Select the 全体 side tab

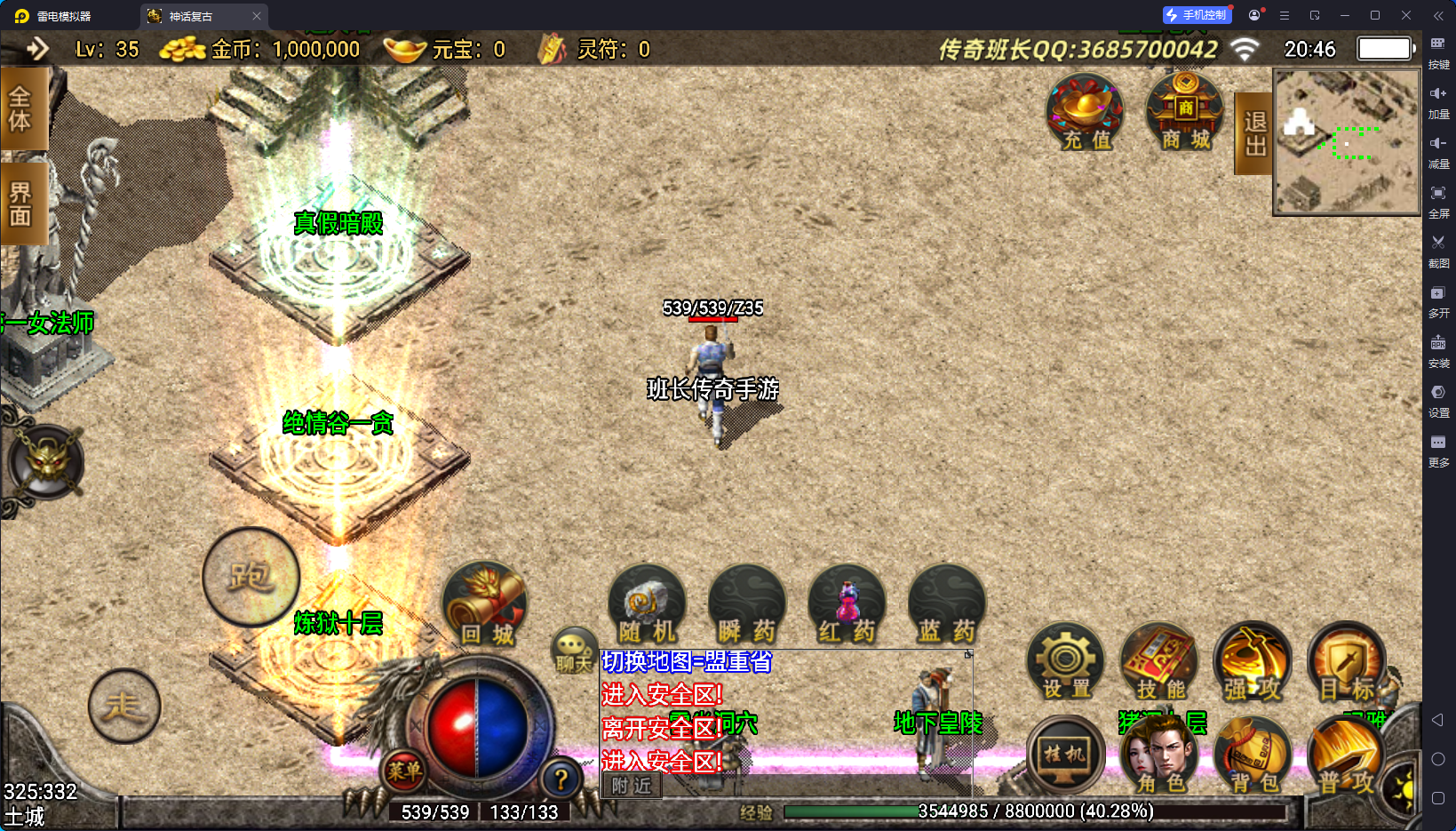coord(21,108)
